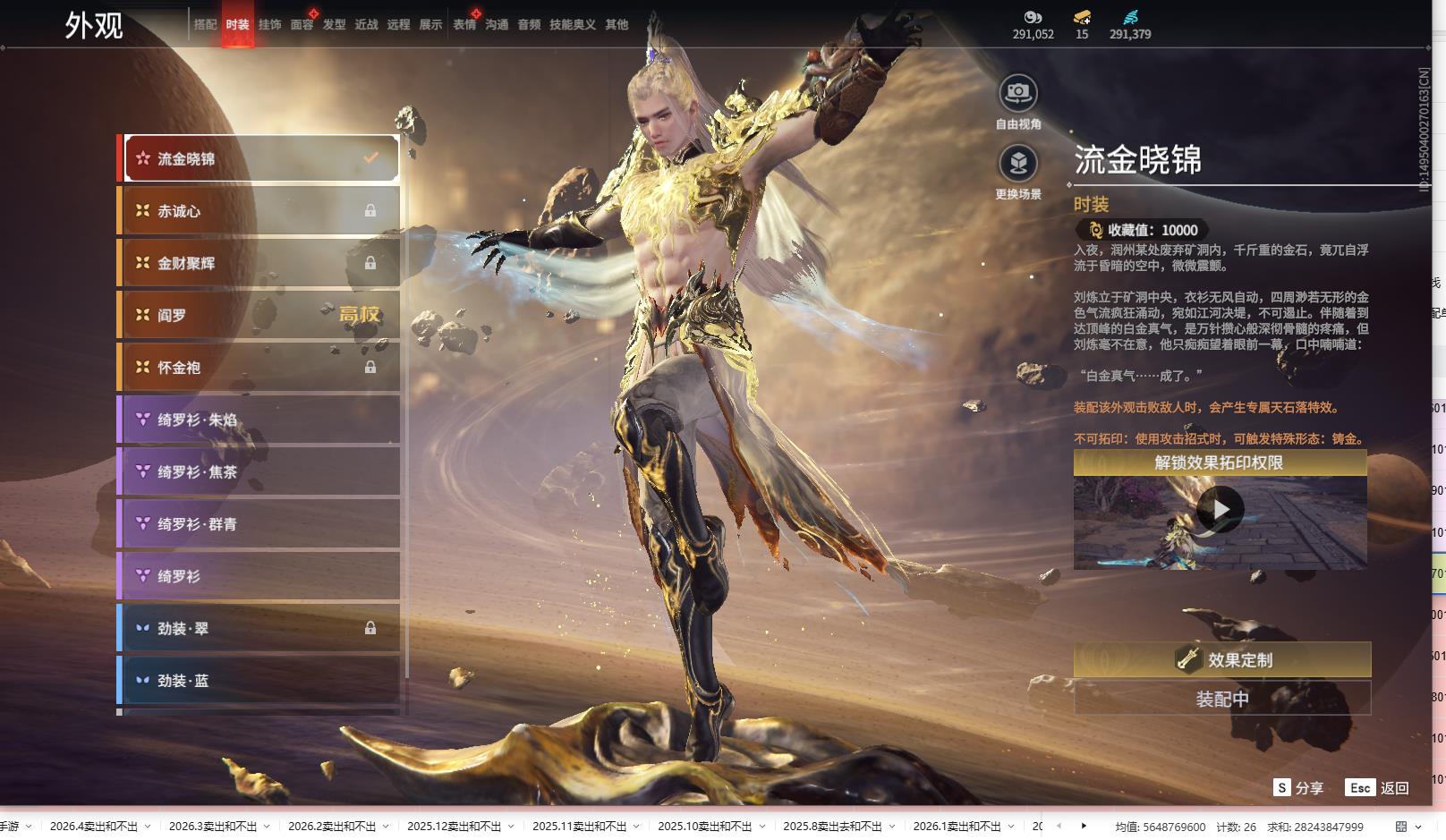Open the 搭配 outfit tab
The image size is (1446, 840).
click(x=205, y=25)
